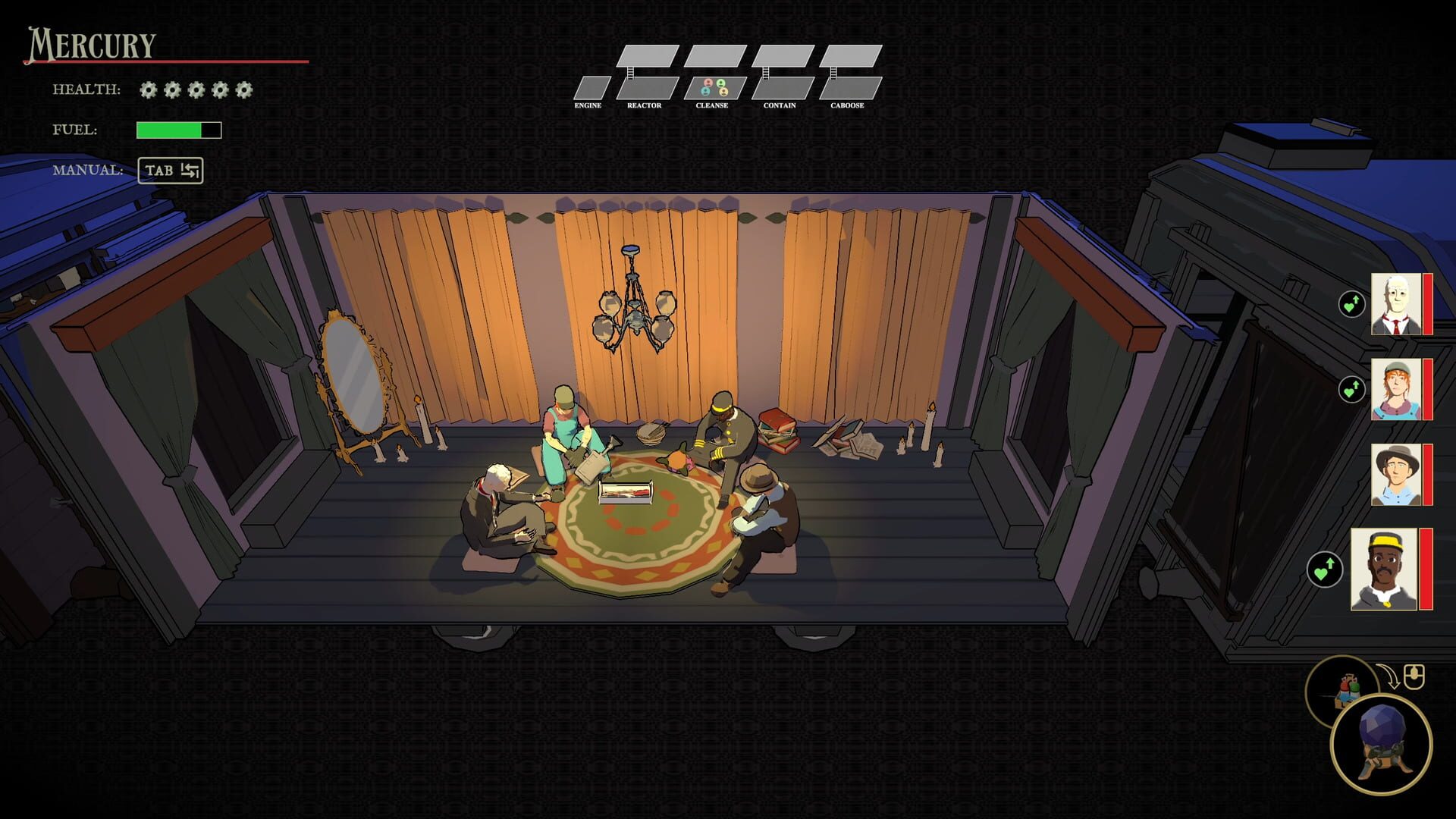Click the green crew dot in the CLEANSE car
1456x819 pixels.
[x=720, y=83]
